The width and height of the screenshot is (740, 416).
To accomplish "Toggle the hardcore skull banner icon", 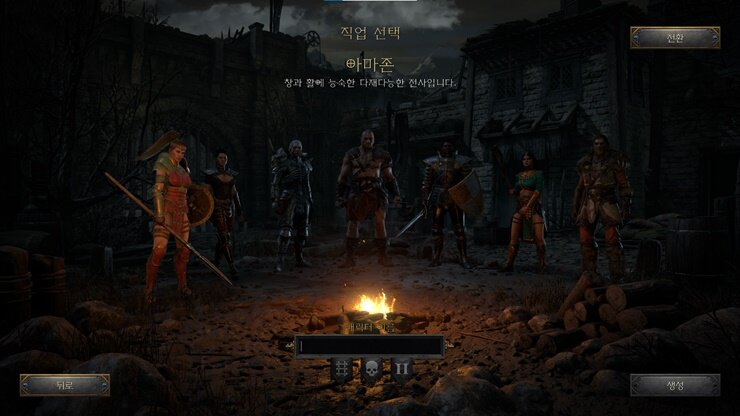I will [x=371, y=369].
